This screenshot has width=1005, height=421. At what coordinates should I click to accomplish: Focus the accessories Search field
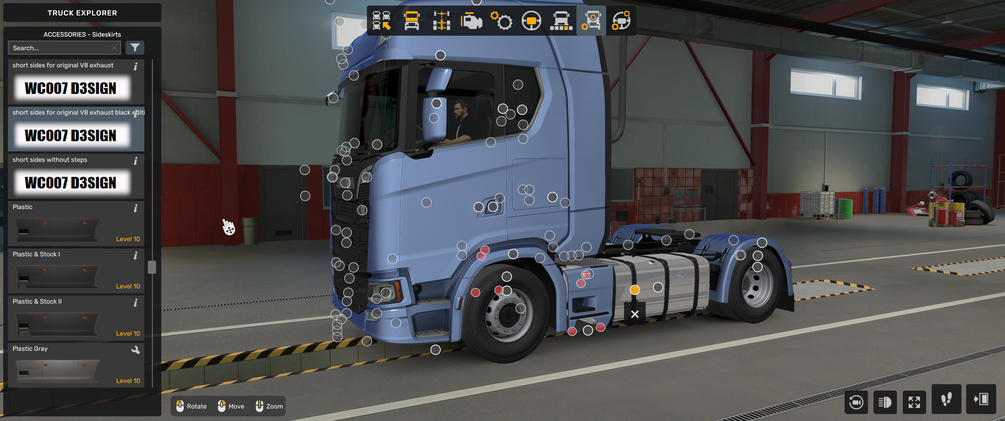tap(62, 48)
